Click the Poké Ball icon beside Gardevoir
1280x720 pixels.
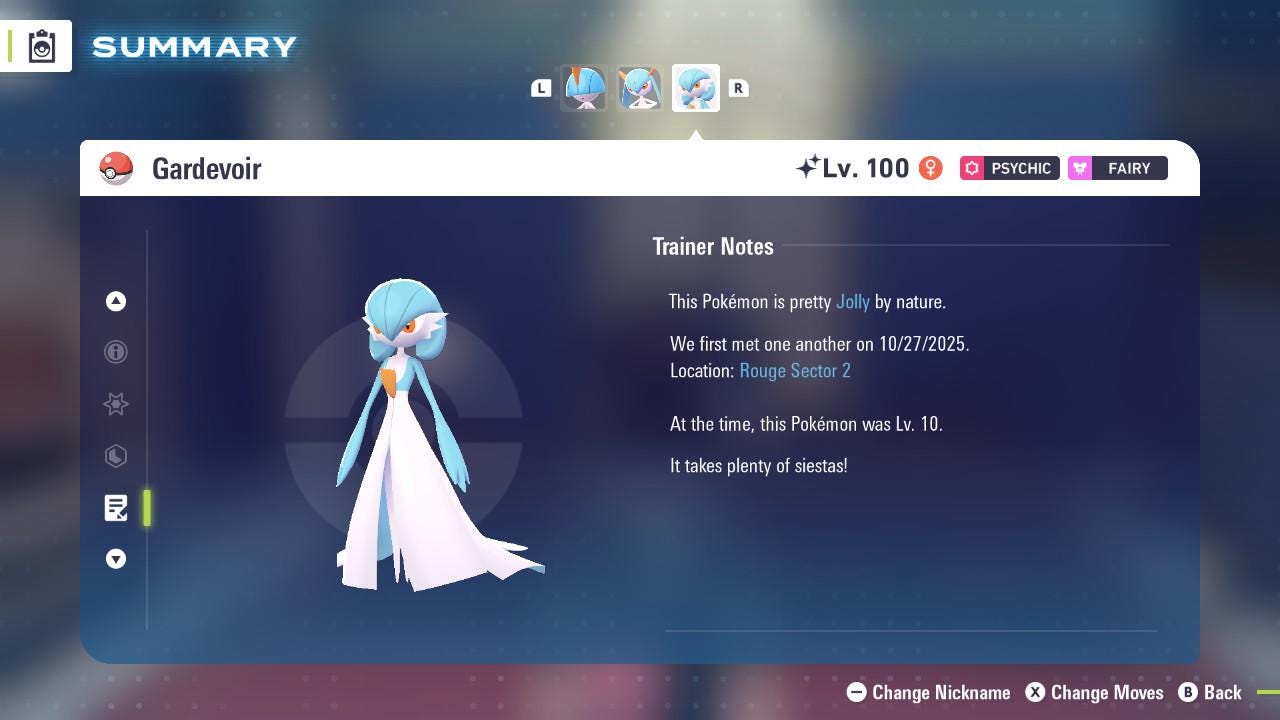(117, 168)
